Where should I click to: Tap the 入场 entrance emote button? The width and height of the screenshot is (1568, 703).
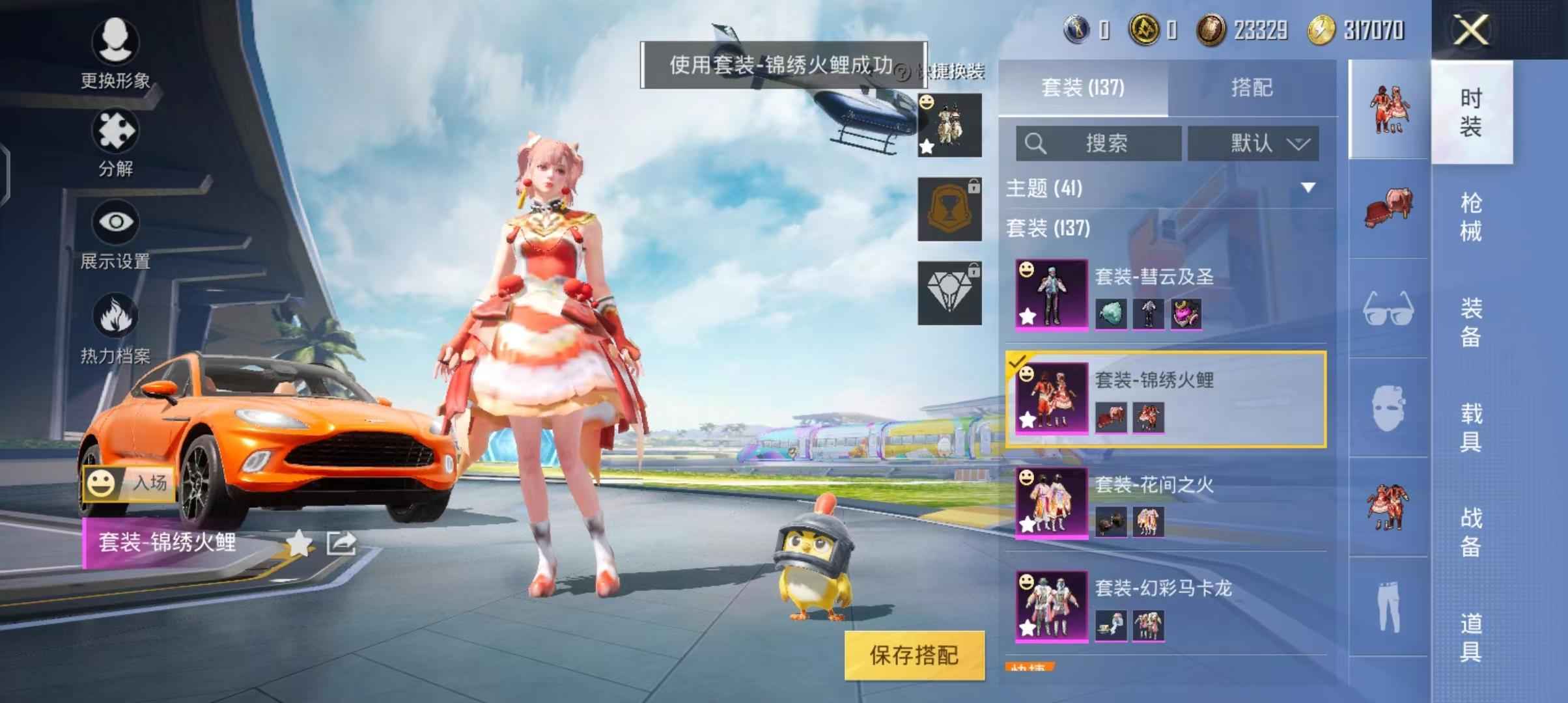[x=129, y=484]
